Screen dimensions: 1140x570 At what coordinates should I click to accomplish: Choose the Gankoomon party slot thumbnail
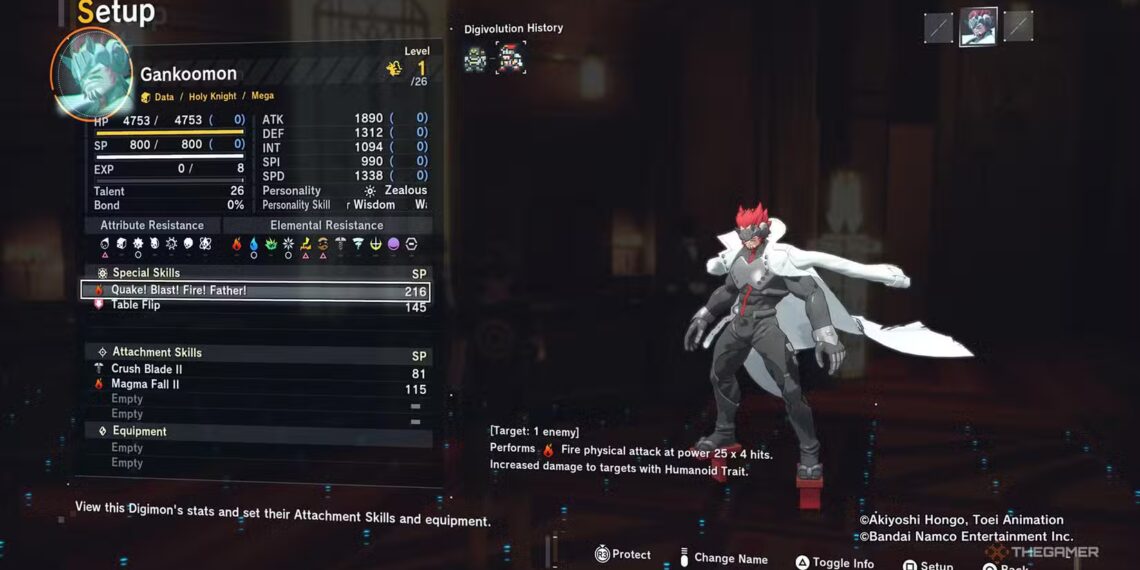(978, 28)
